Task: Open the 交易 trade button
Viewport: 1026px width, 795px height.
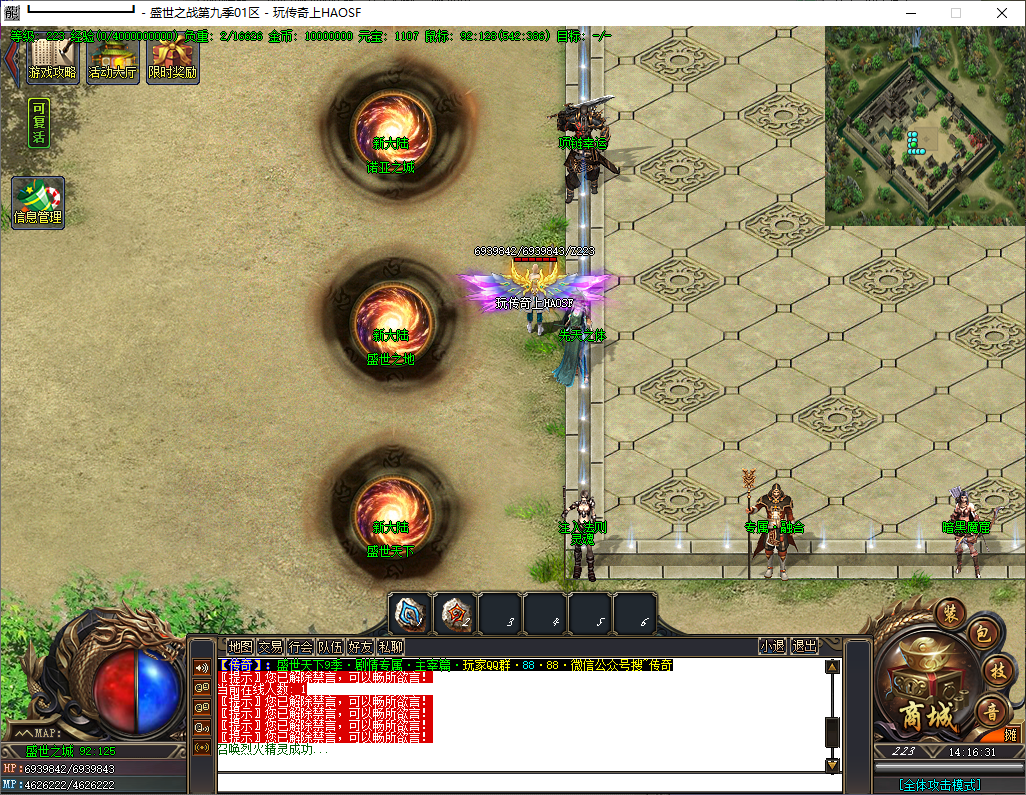Action: point(270,647)
